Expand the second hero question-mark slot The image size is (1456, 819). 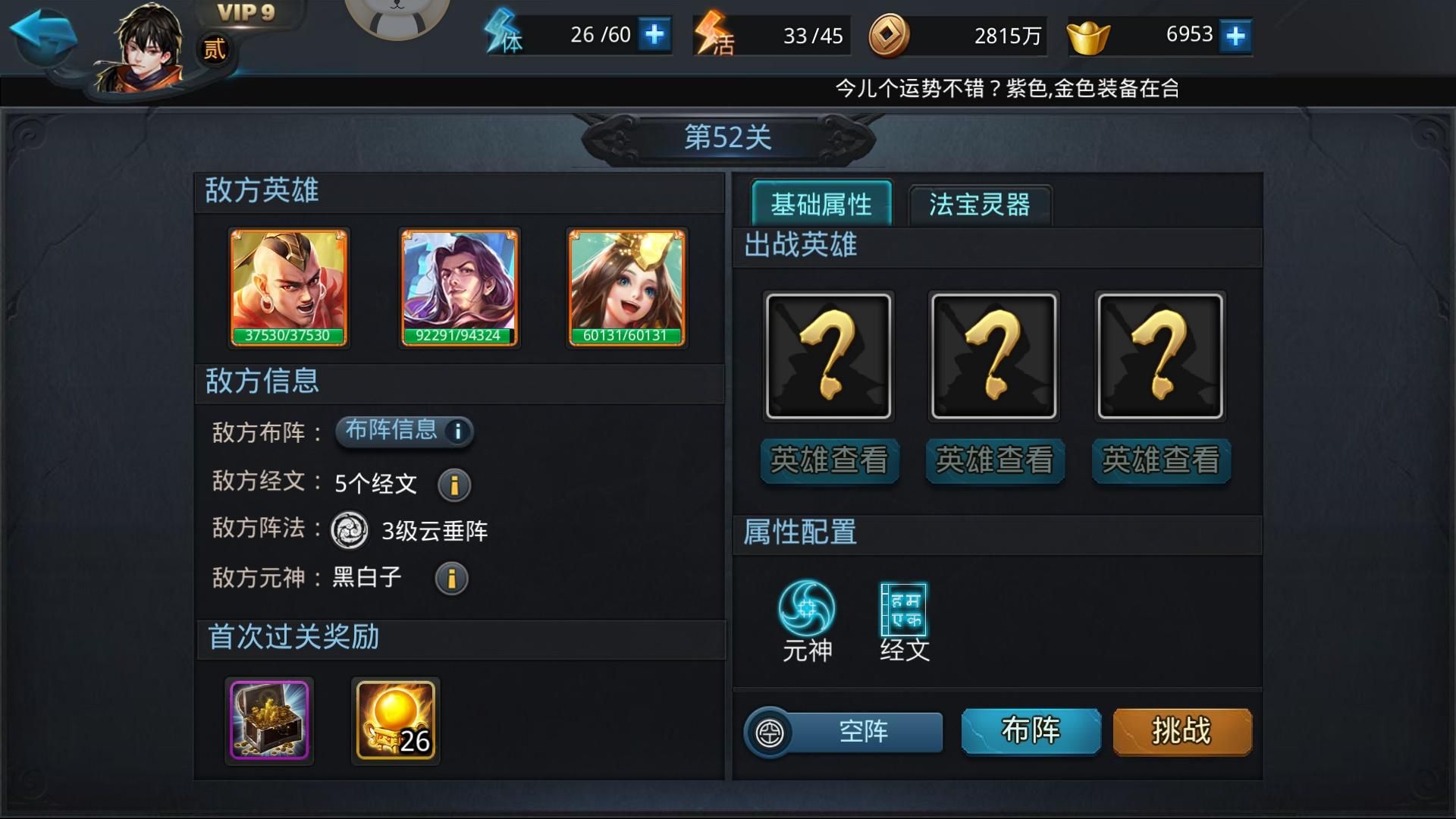pyautogui.click(x=993, y=355)
